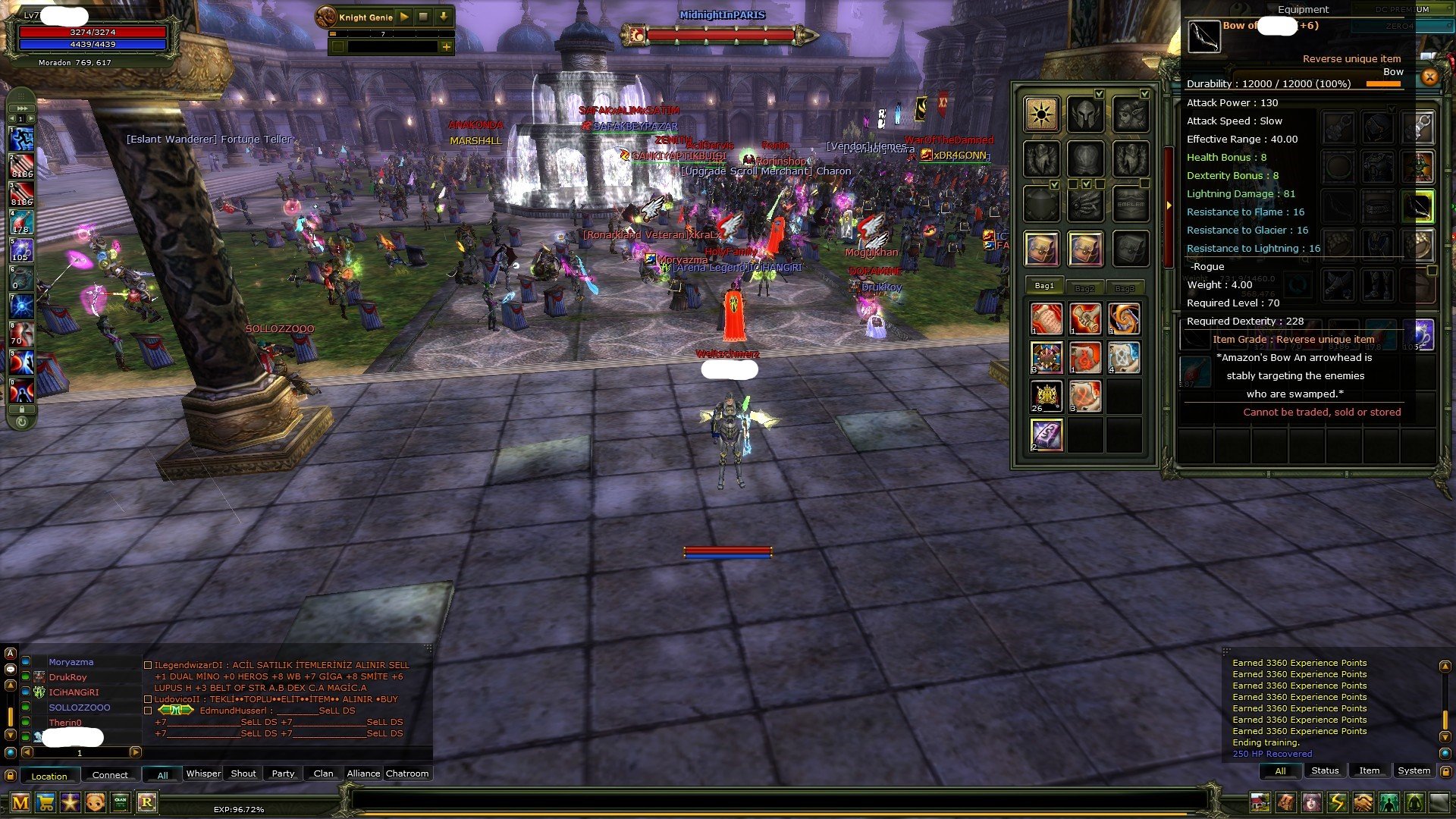Image resolution: width=1456 pixels, height=819 pixels.
Task: Click the orange swirl scroll item
Action: [1123, 318]
